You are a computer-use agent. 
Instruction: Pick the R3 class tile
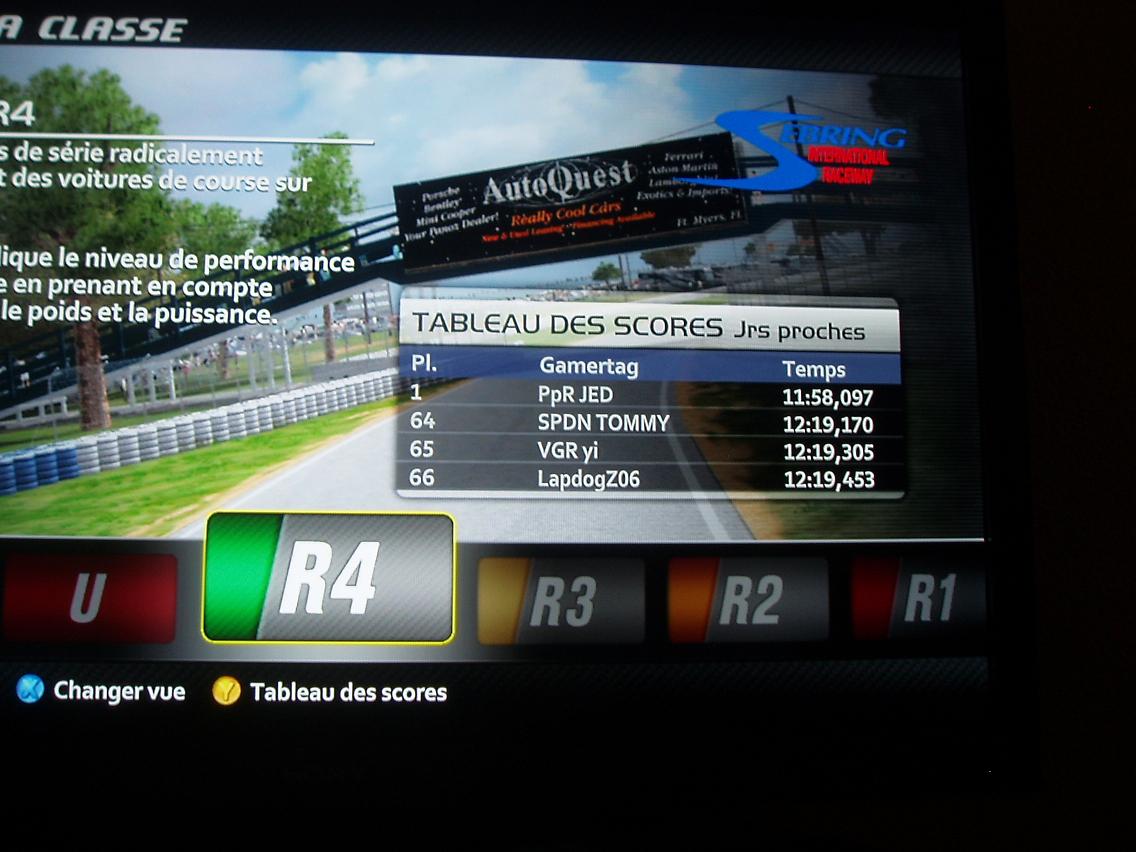point(560,600)
